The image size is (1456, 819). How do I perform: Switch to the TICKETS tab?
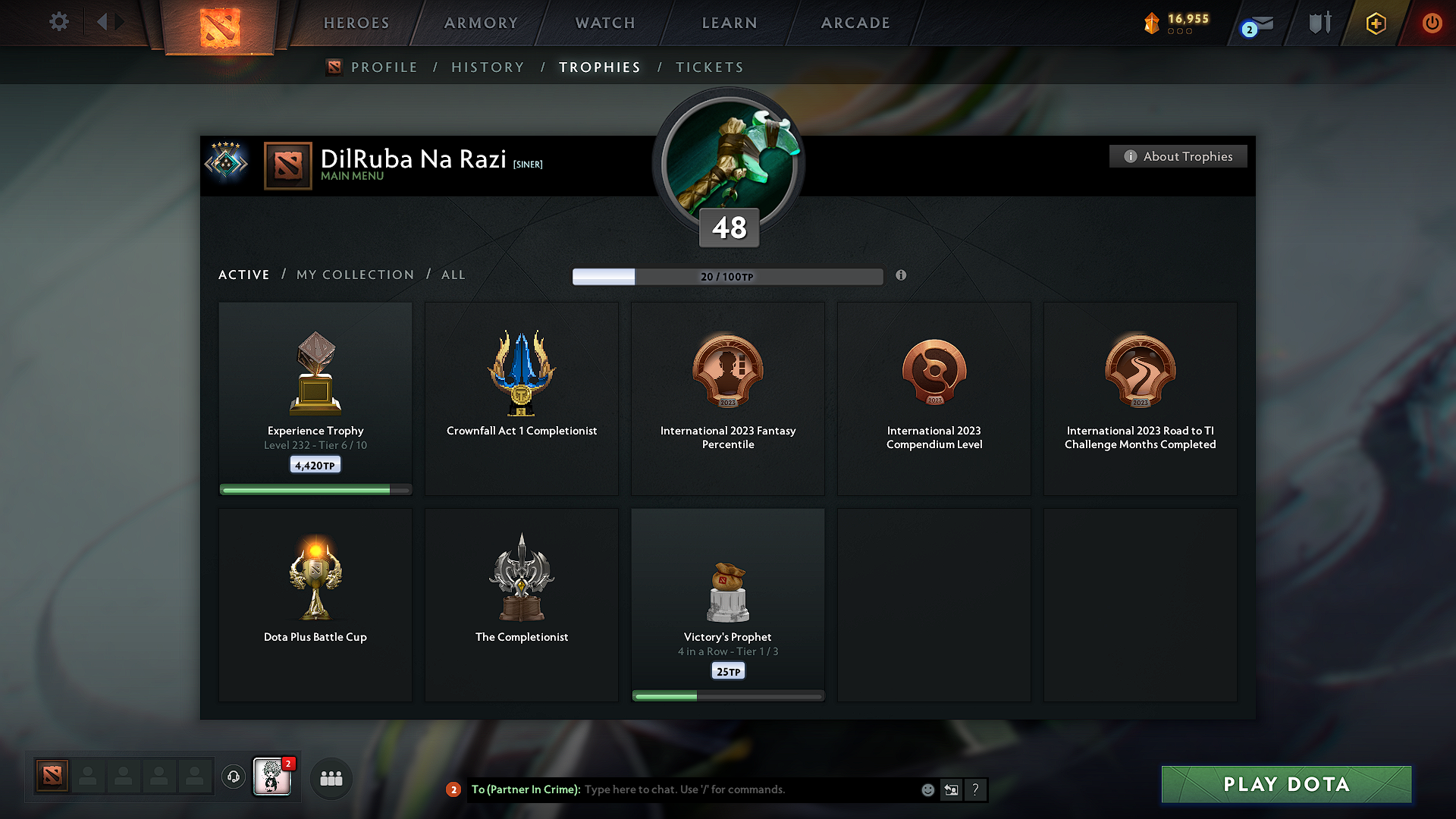[x=709, y=67]
